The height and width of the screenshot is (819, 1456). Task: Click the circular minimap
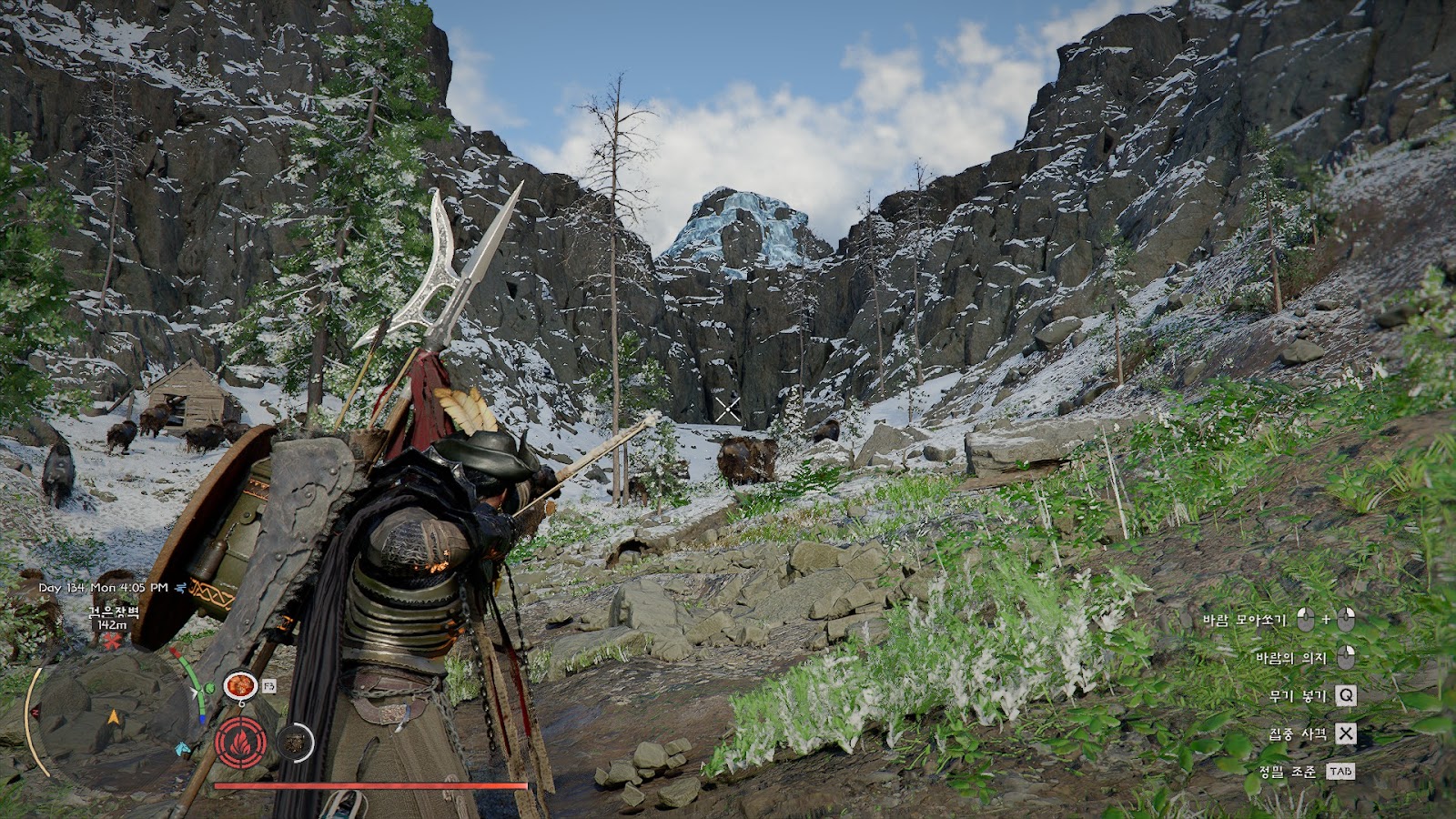point(113,719)
